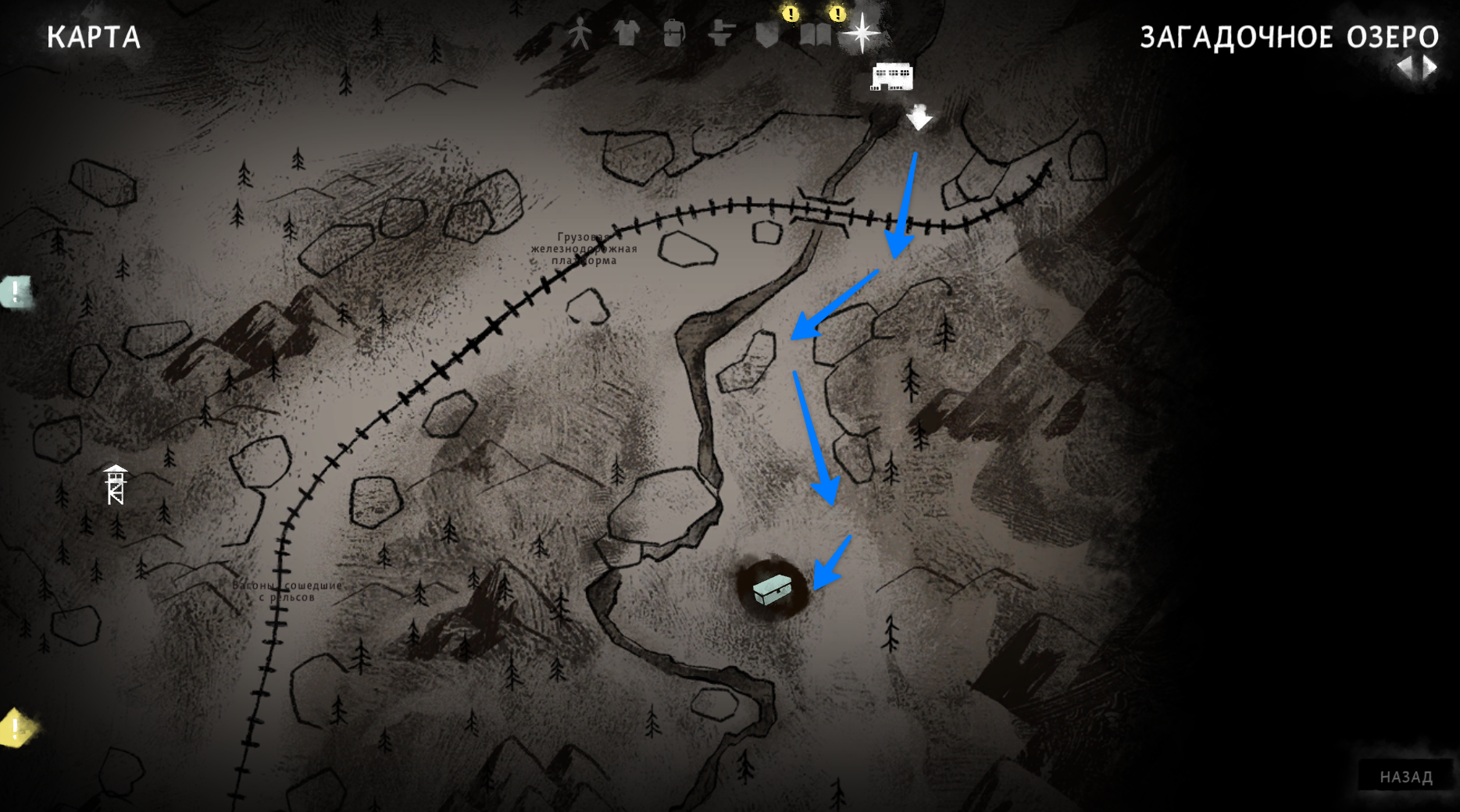Select the compass star map tab

(x=862, y=33)
